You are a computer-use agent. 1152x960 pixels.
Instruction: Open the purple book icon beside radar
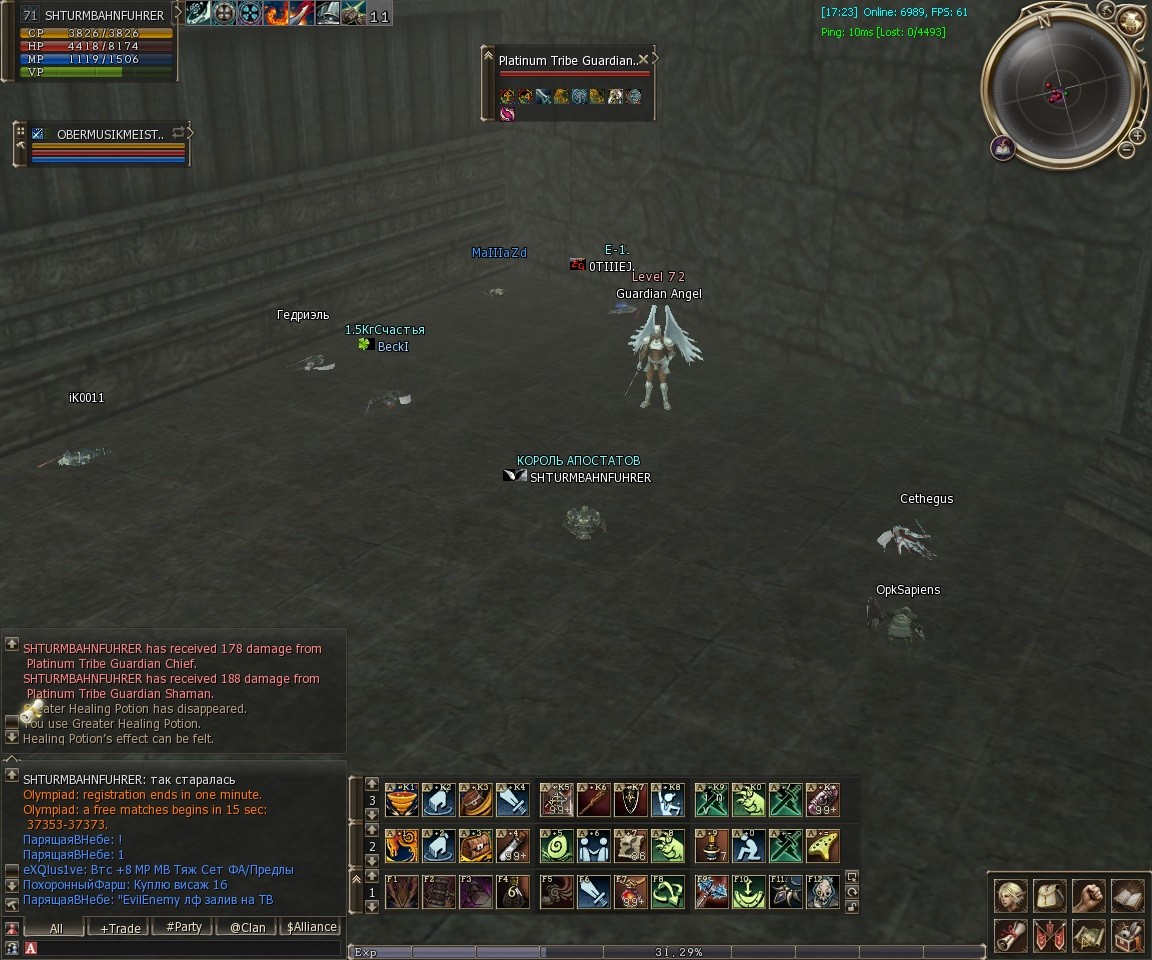pos(1003,148)
